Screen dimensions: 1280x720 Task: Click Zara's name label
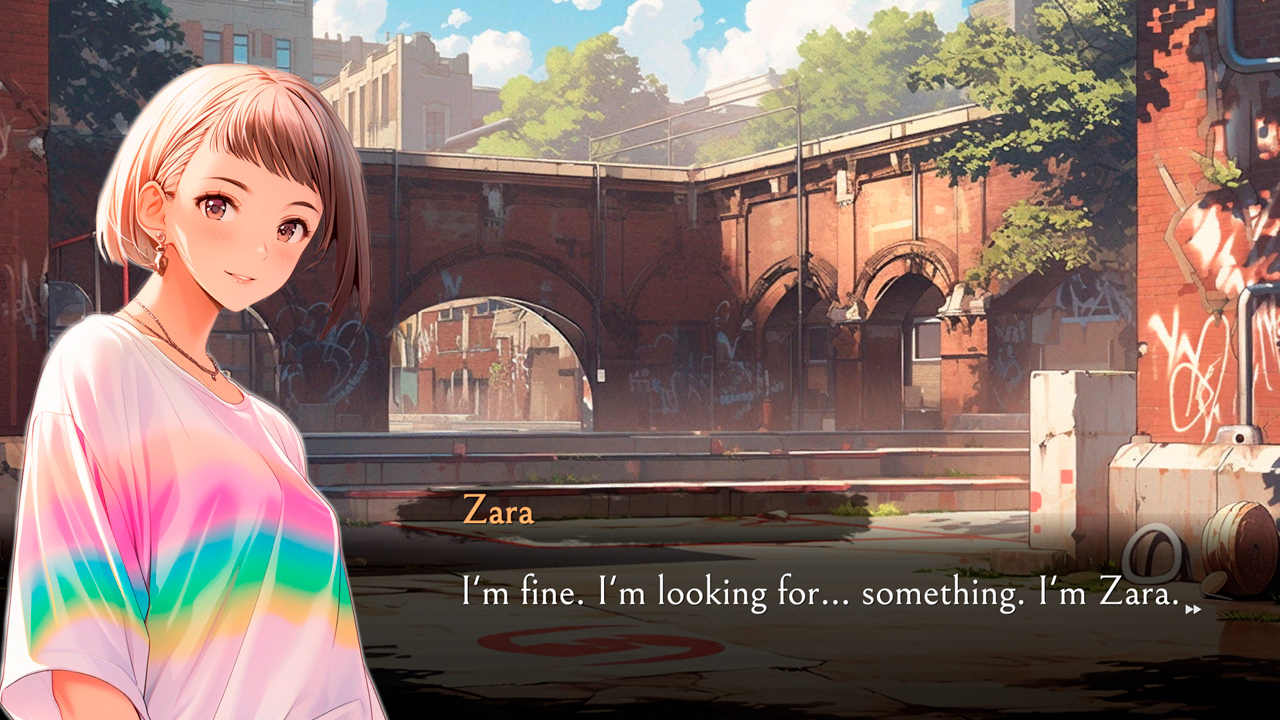pos(498,512)
